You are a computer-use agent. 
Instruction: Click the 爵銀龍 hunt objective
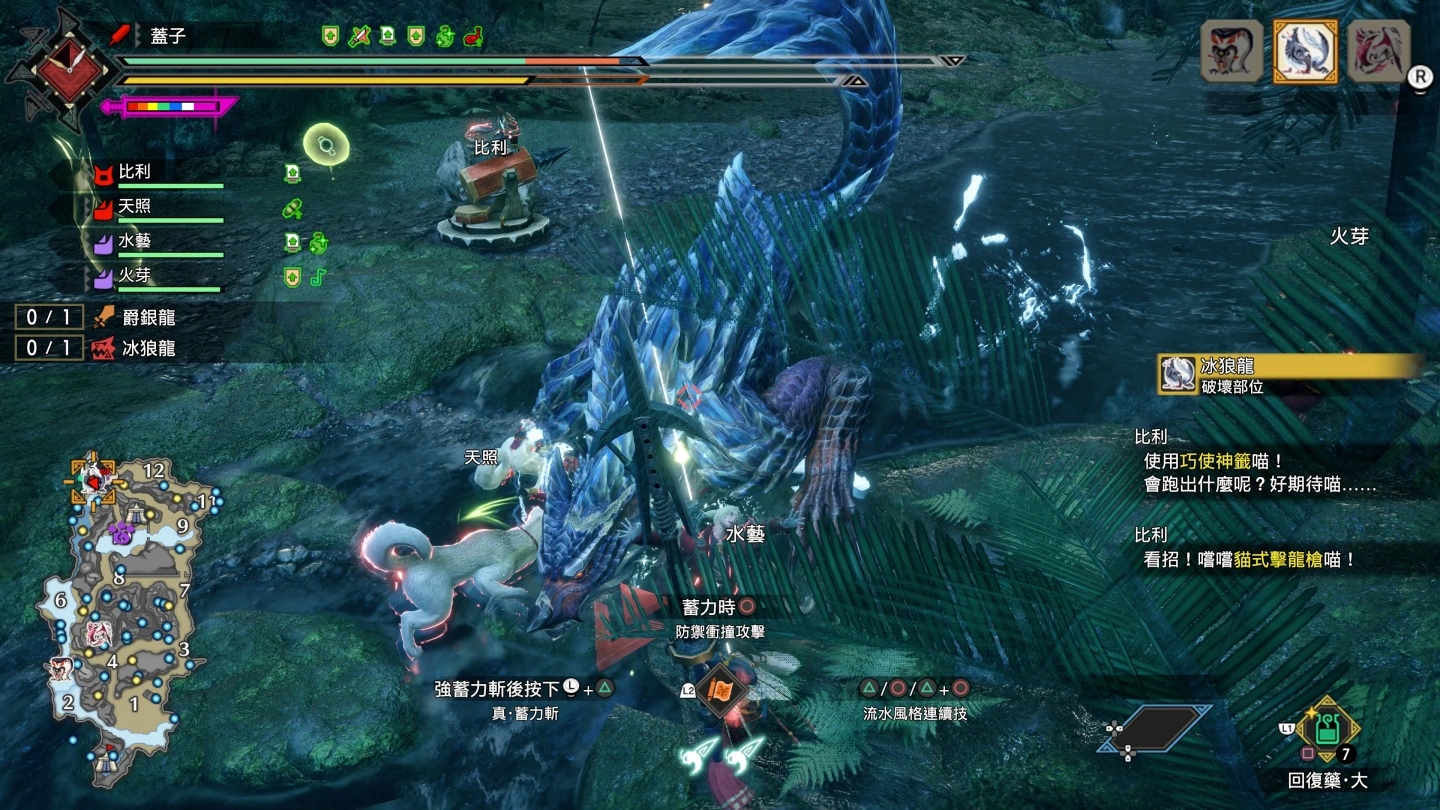135,318
